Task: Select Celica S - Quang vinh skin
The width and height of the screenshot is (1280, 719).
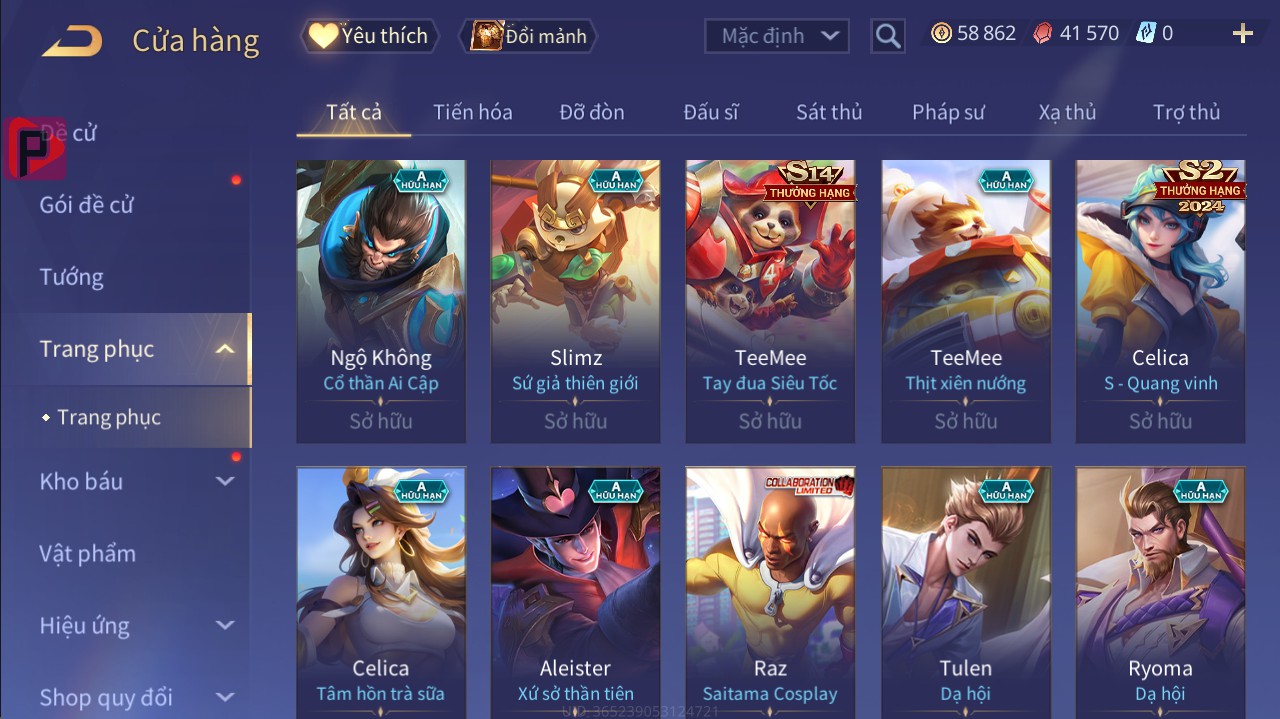Action: 1160,301
